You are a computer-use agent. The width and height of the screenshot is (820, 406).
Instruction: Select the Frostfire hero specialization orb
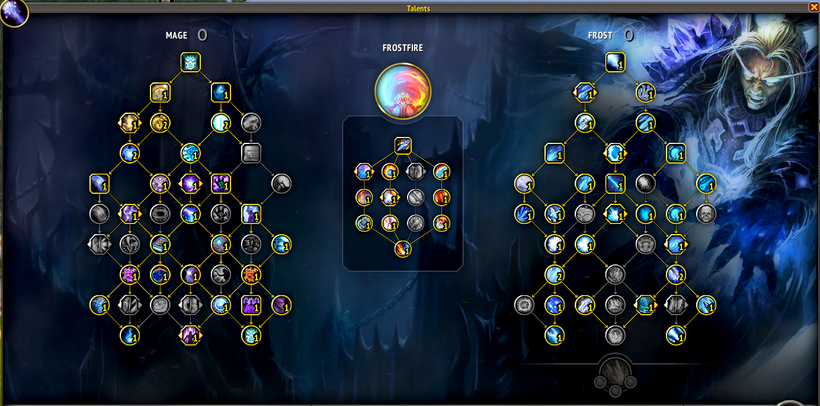tap(403, 92)
